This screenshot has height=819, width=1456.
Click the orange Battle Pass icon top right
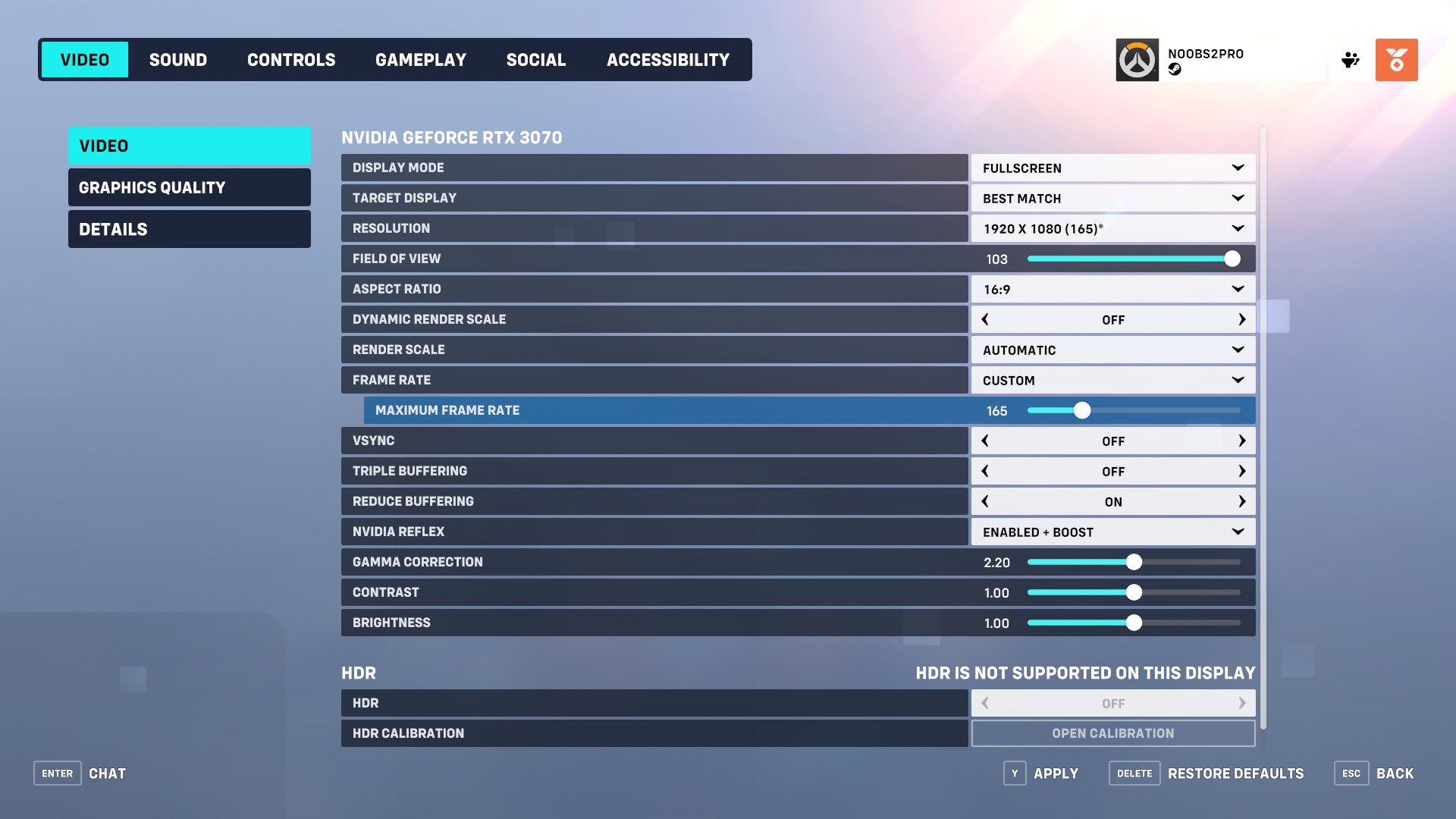(1397, 60)
